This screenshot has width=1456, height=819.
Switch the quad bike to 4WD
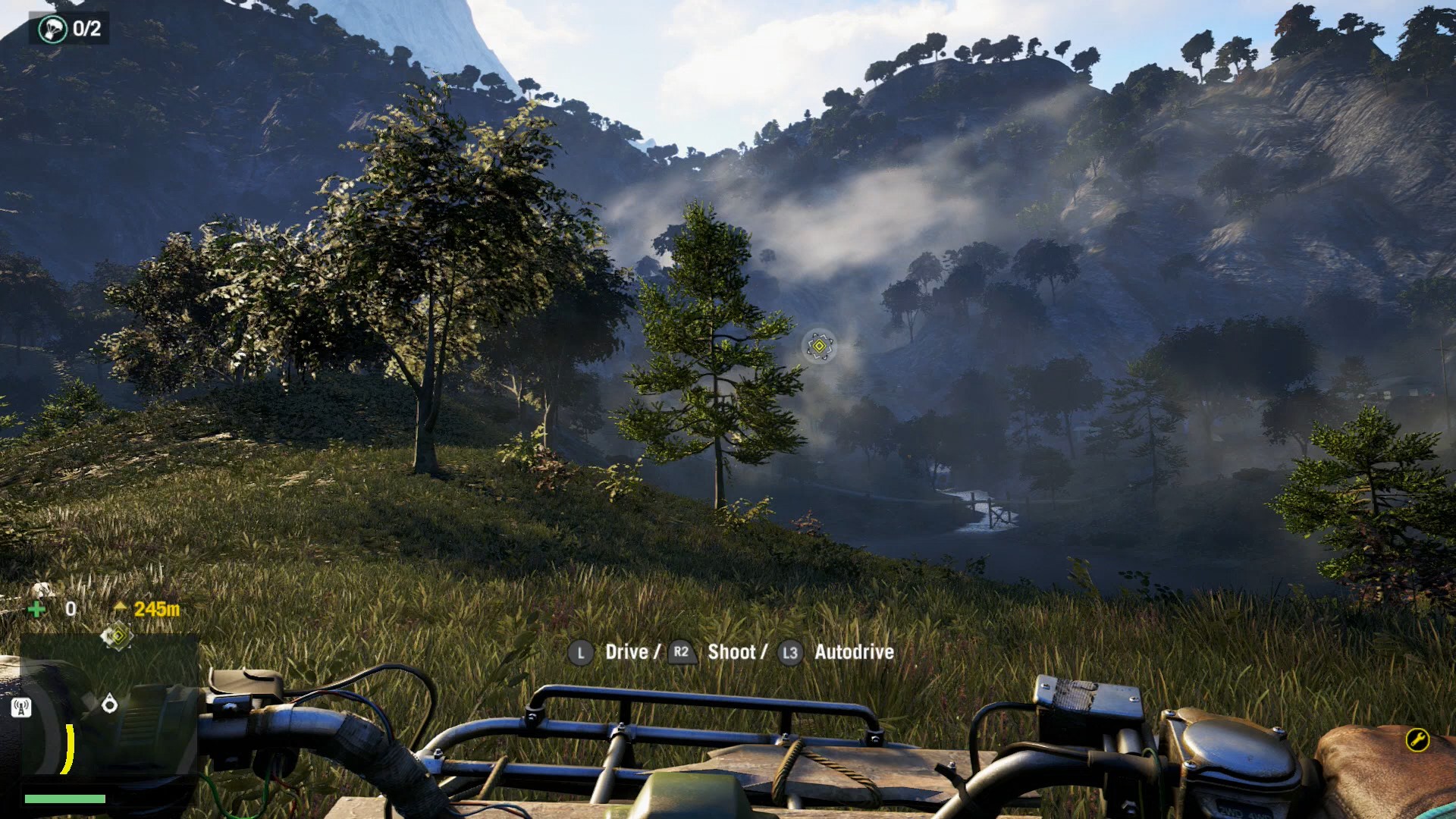click(x=1259, y=814)
